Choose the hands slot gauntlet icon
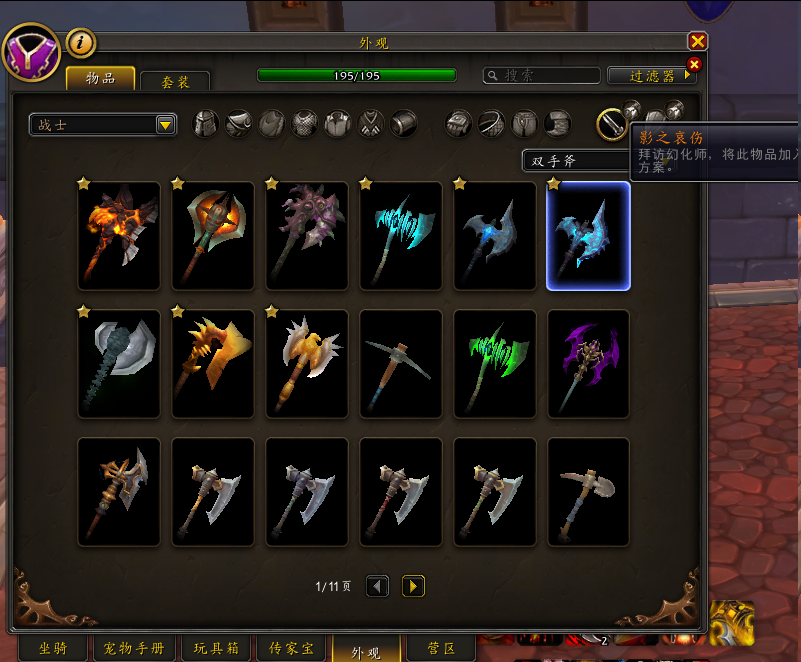The height and width of the screenshot is (662, 801). point(458,123)
